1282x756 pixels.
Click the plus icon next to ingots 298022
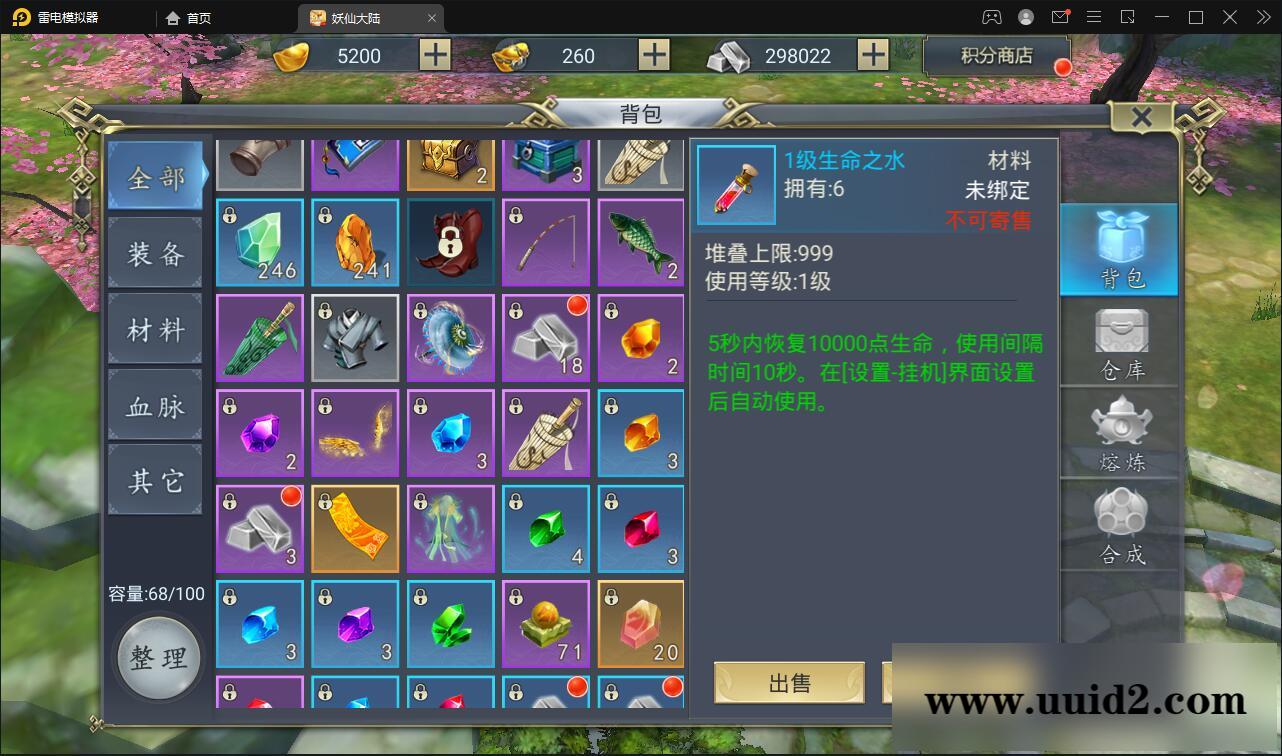872,55
